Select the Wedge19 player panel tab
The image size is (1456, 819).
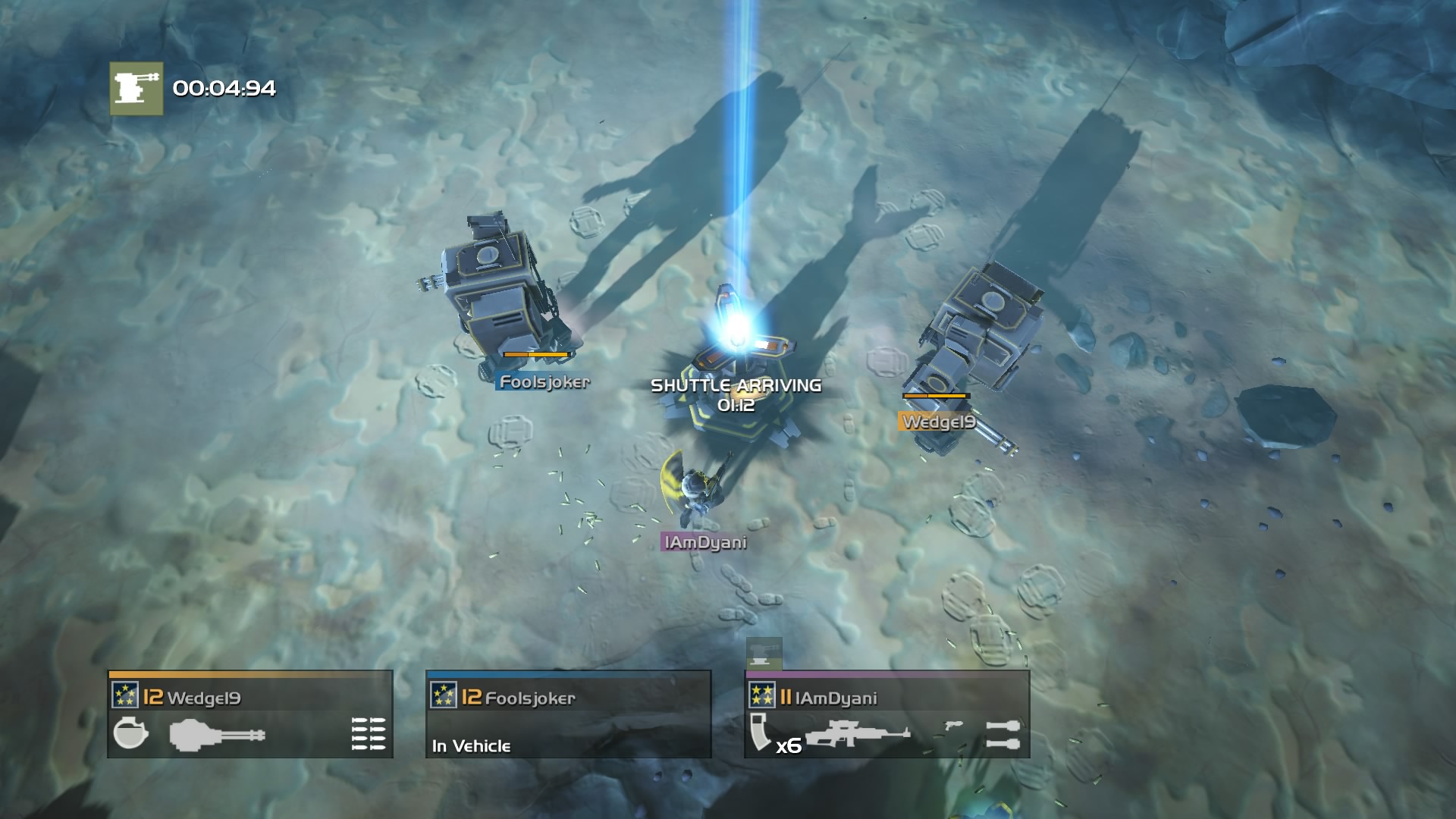tap(250, 713)
